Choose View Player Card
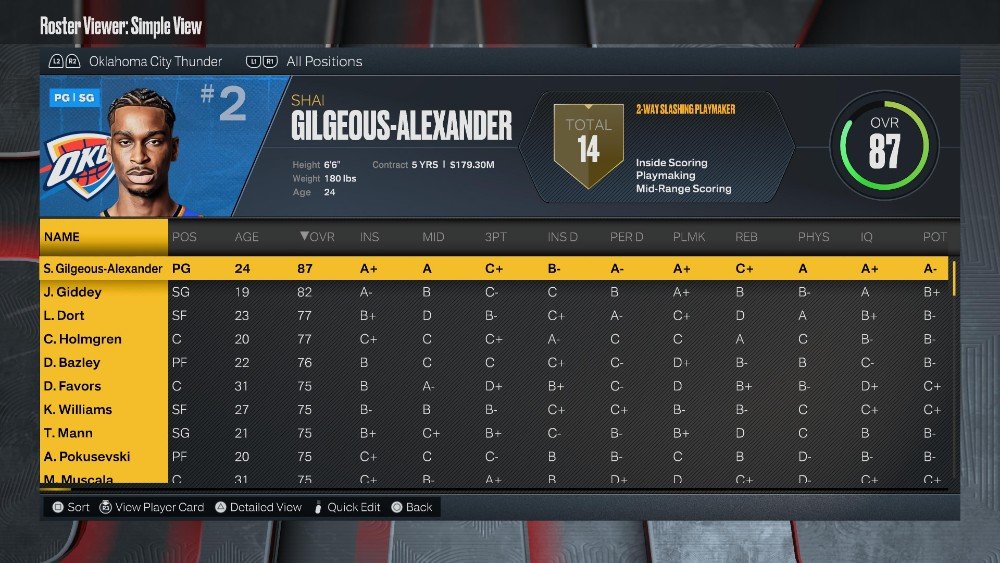The image size is (1000, 563). click(159, 507)
